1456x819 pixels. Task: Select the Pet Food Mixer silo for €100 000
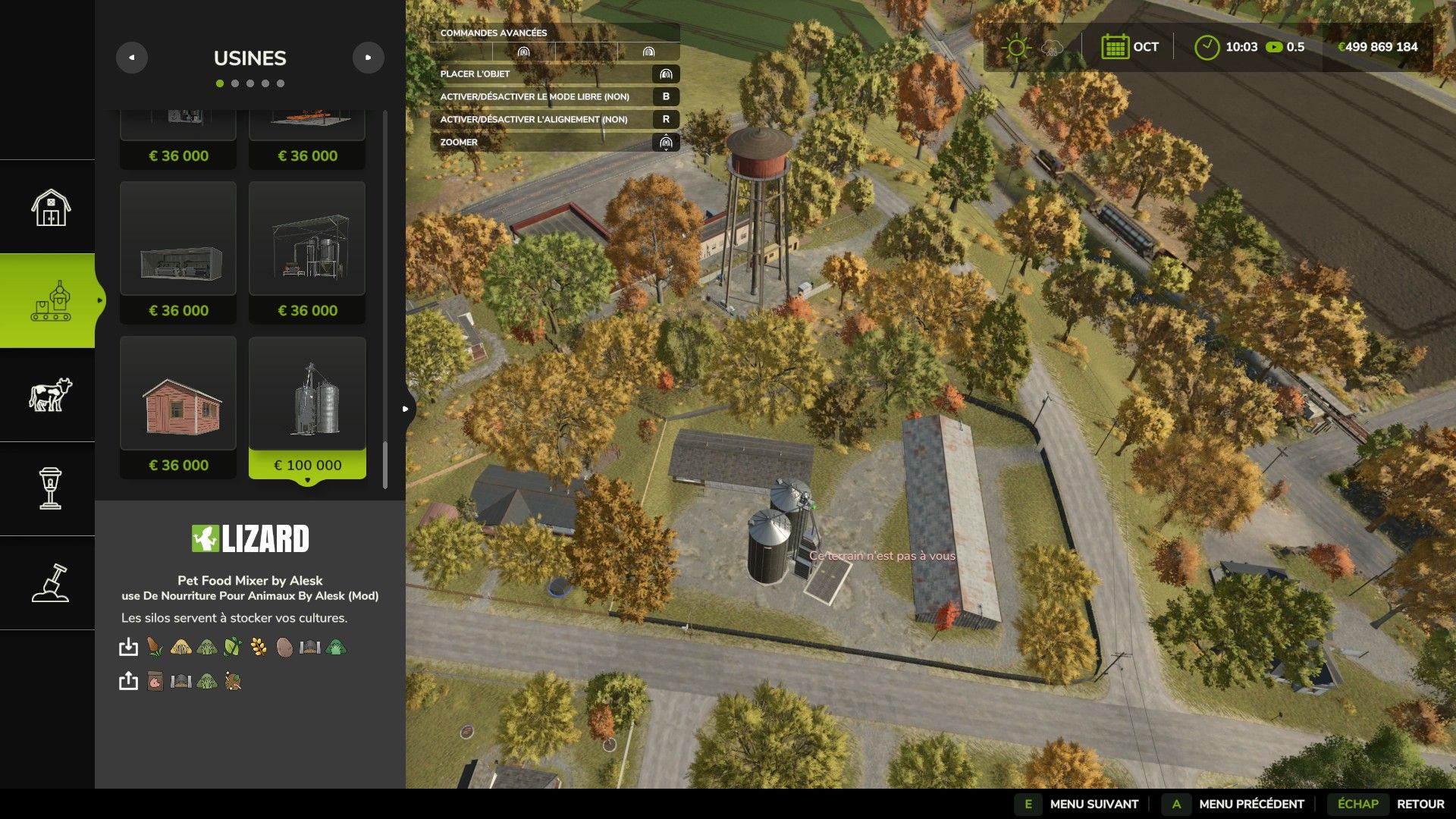pos(307,407)
